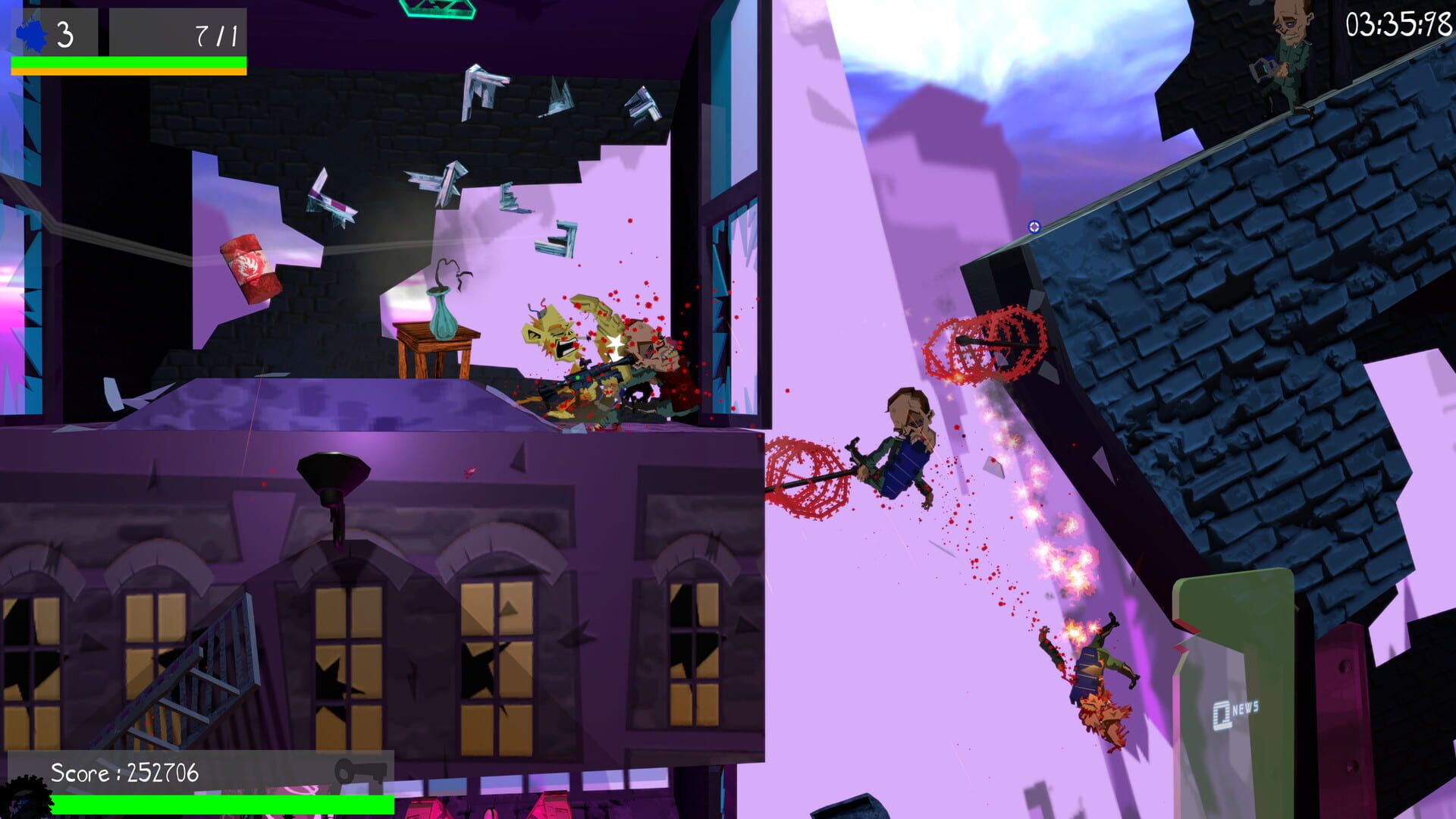Viewport: 1456px width, 819px height.
Task: Toggle the bottom score health gauge
Action: tap(220, 805)
